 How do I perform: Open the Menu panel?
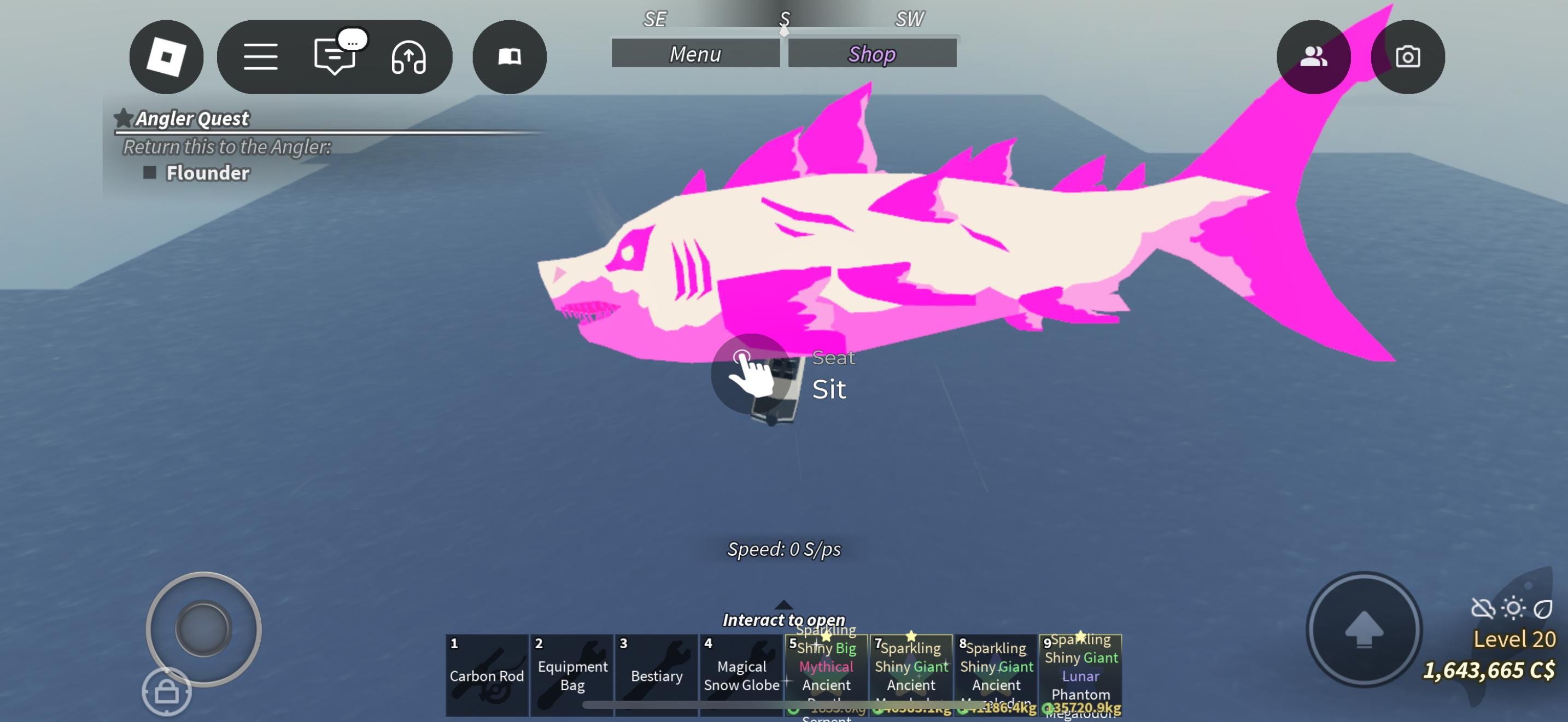[x=696, y=54]
